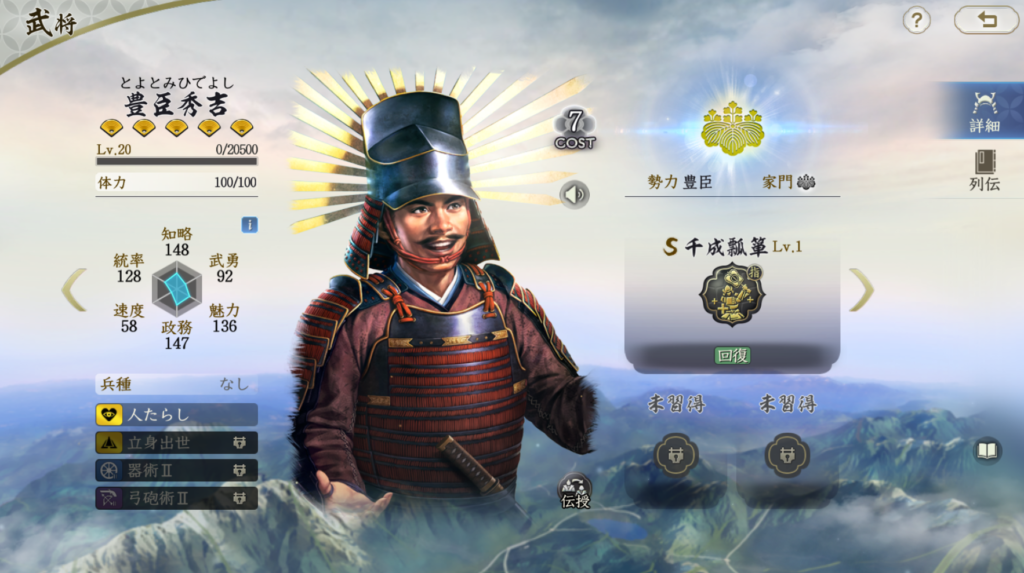1024x573 pixels.
Task: Switch to the 詳細 details tab
Action: (x=984, y=110)
